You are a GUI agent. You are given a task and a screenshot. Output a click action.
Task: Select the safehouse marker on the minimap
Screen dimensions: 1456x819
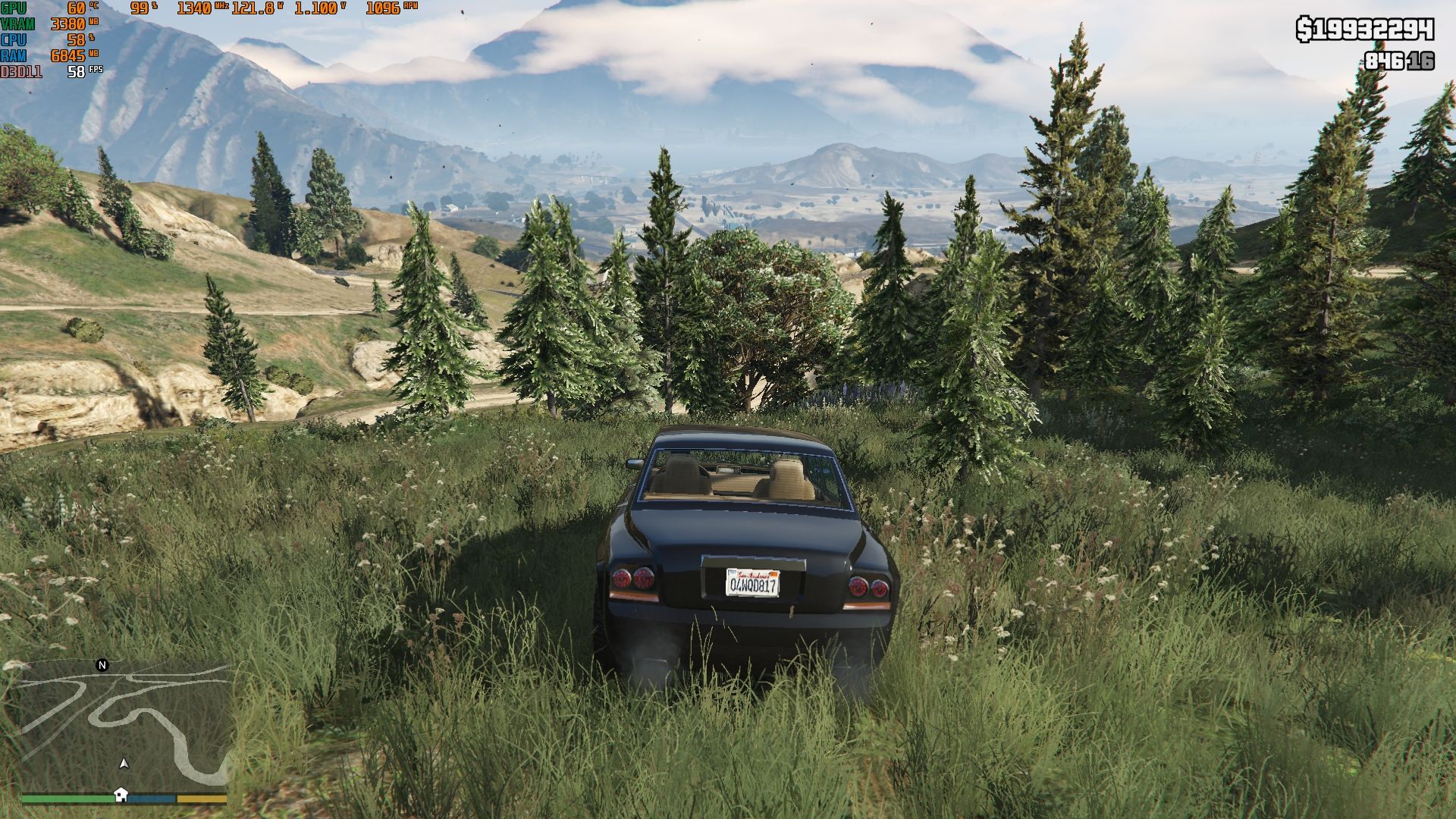tap(121, 794)
